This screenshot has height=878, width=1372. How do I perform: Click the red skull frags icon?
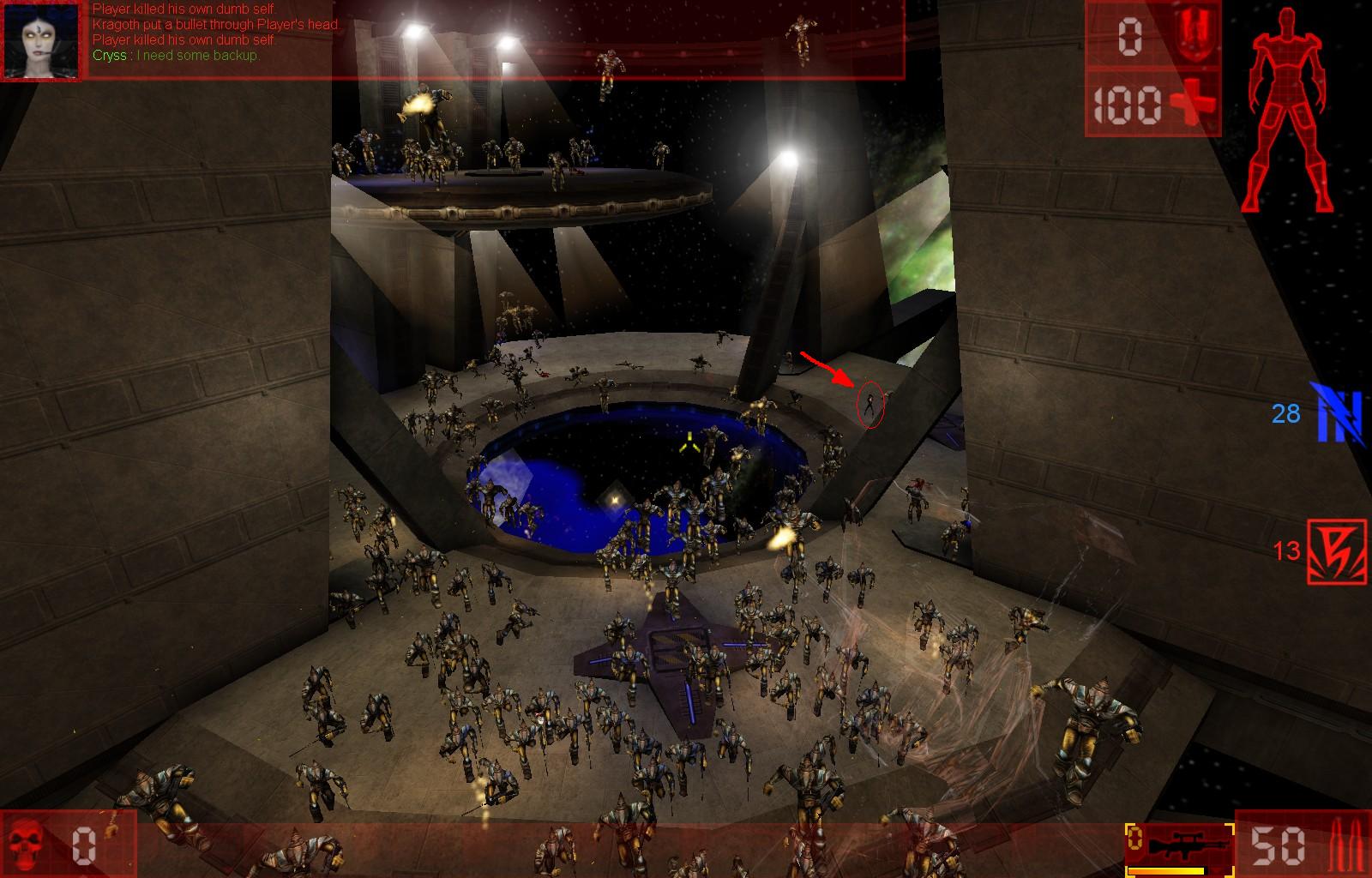pyautogui.click(x=30, y=844)
